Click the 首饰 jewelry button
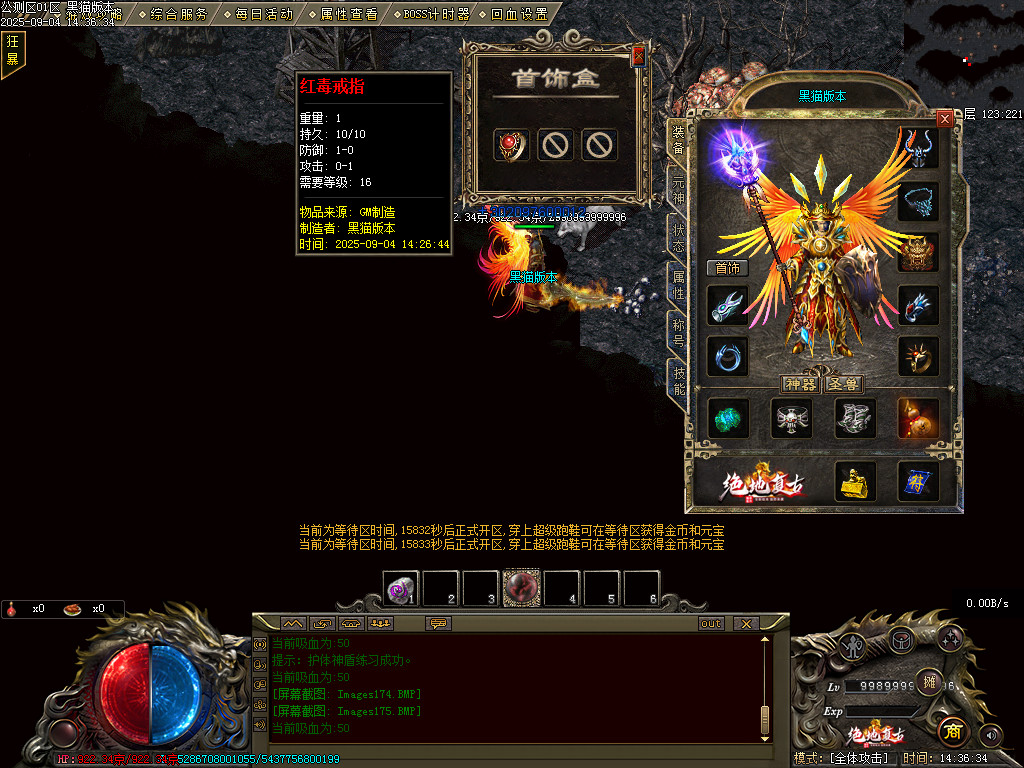1024x768 pixels. (x=727, y=268)
